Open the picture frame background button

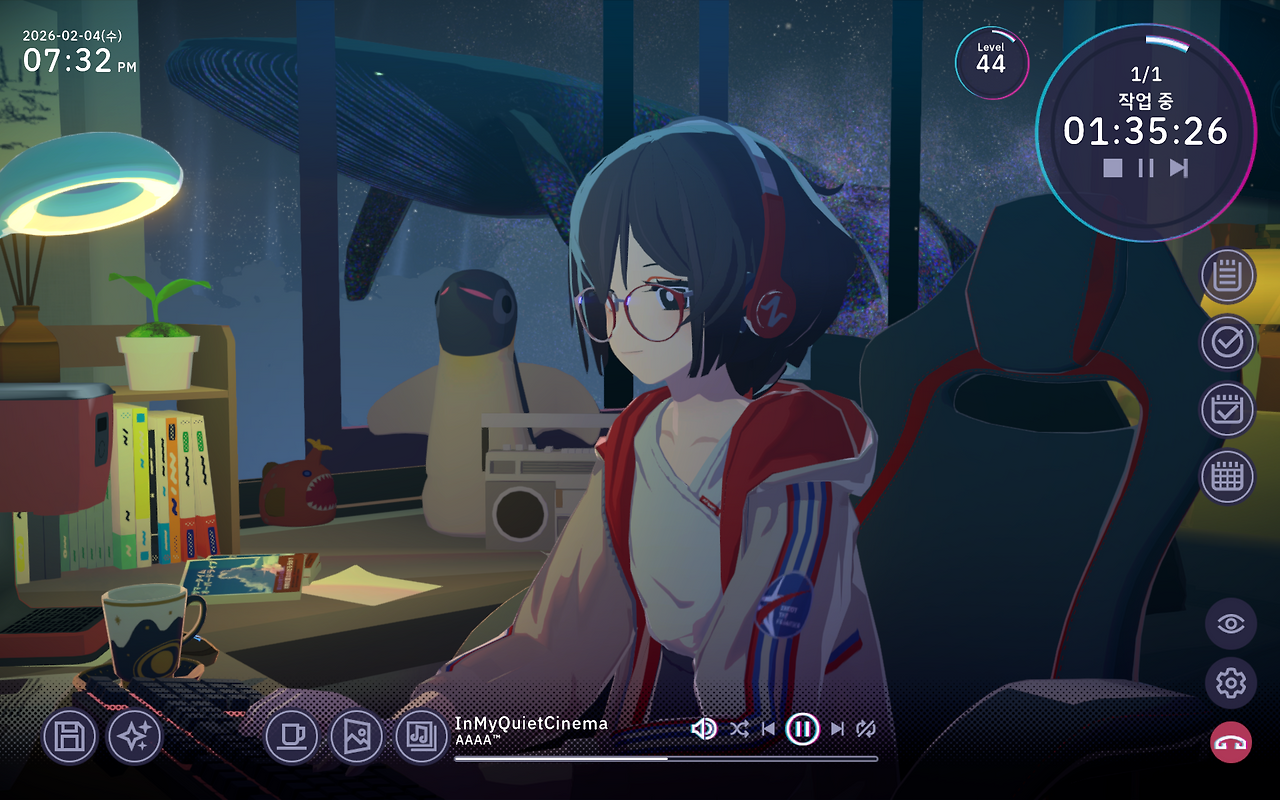pos(357,738)
